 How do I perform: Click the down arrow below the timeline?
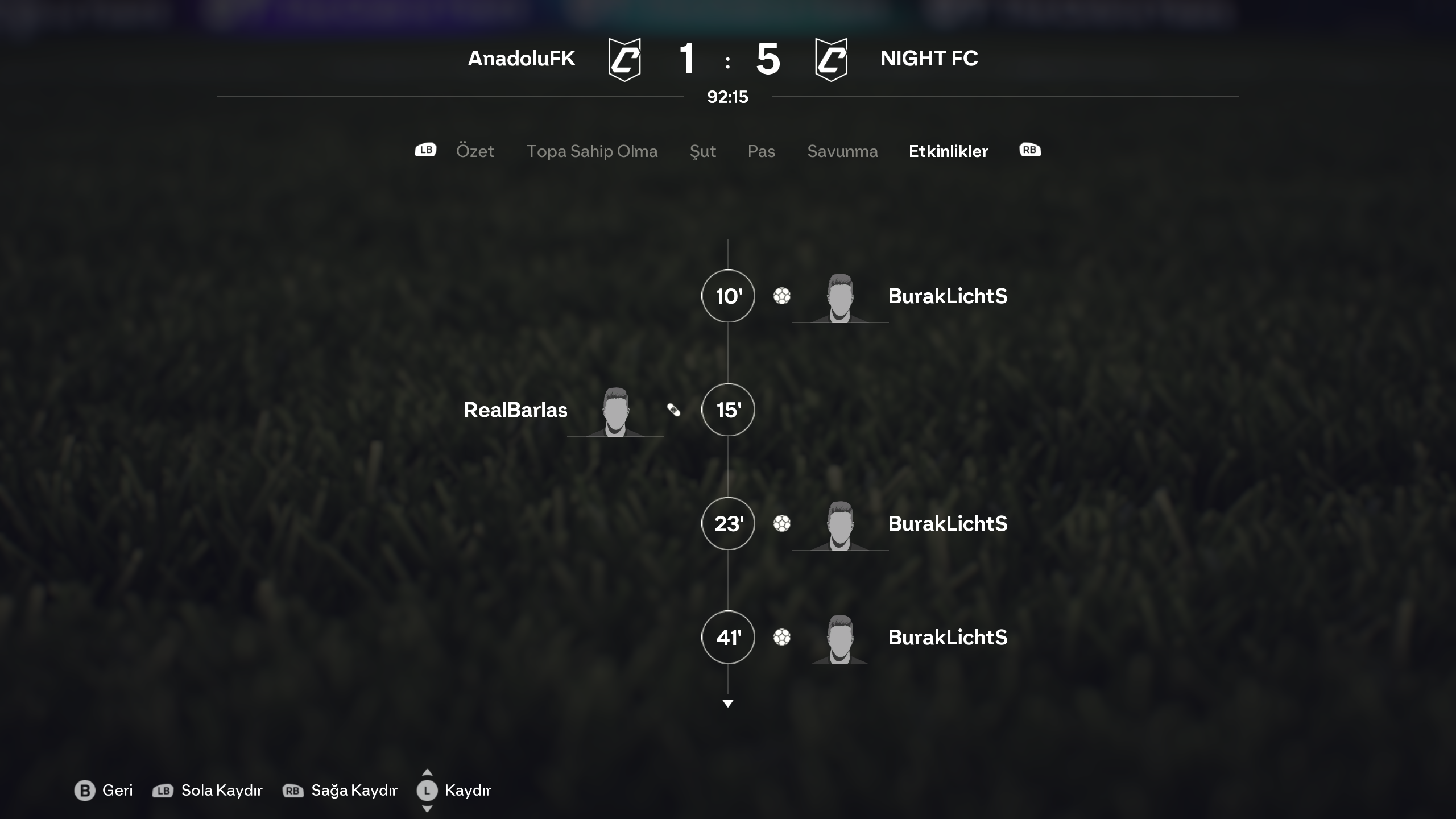(x=727, y=704)
